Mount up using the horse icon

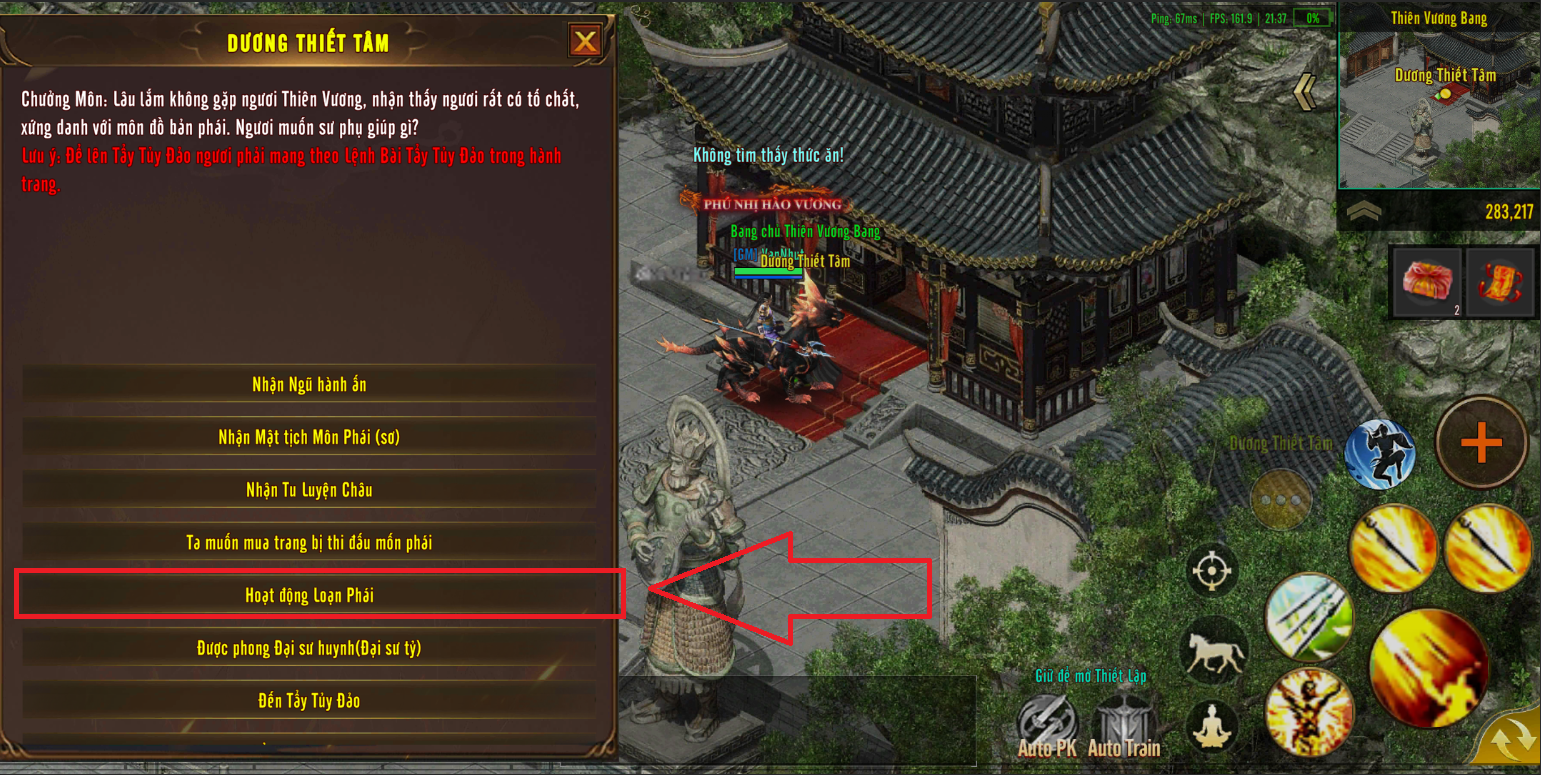1213,651
